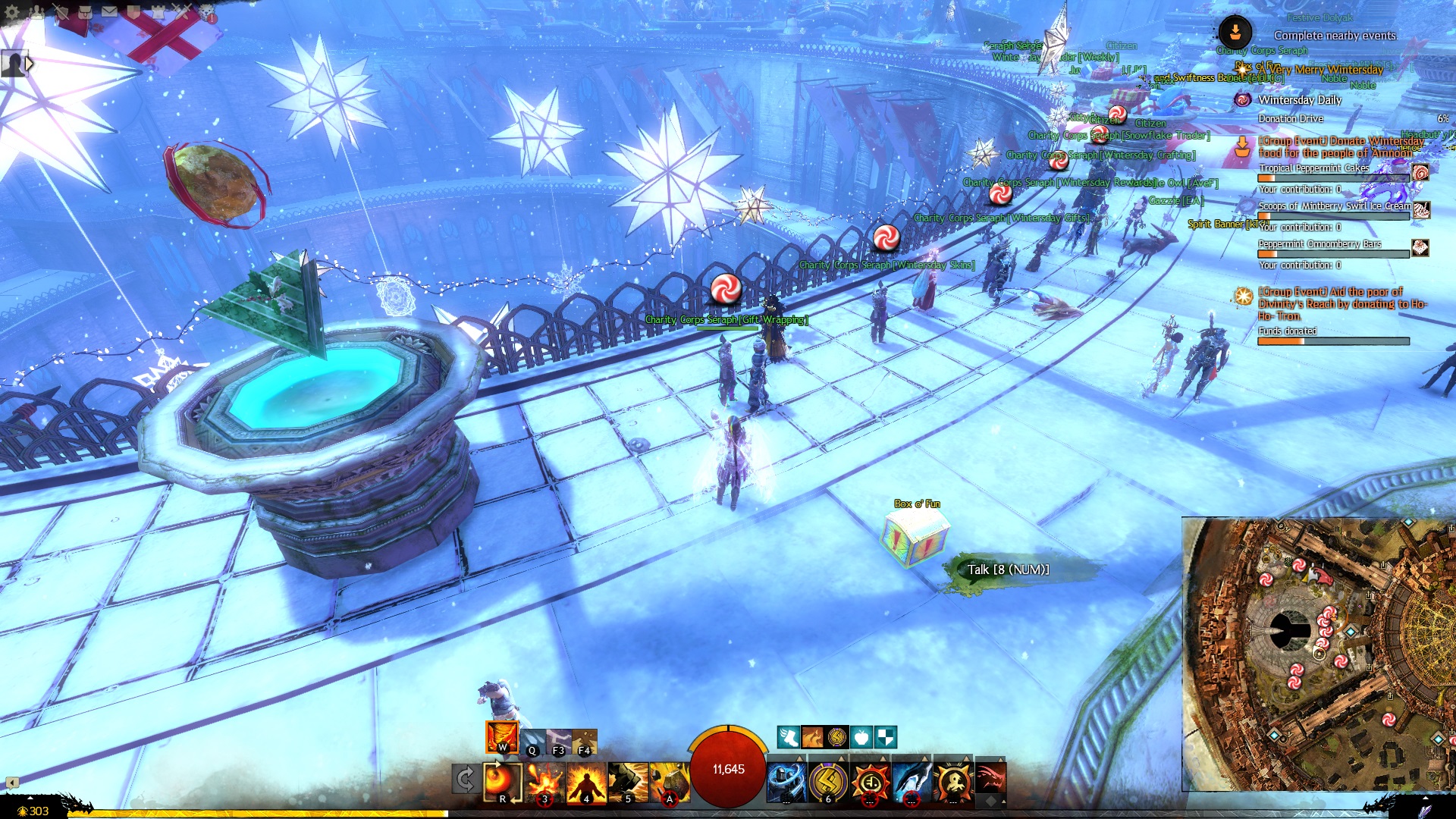The height and width of the screenshot is (819, 1456).
Task: Open the game menu gear icon
Action: (12, 11)
